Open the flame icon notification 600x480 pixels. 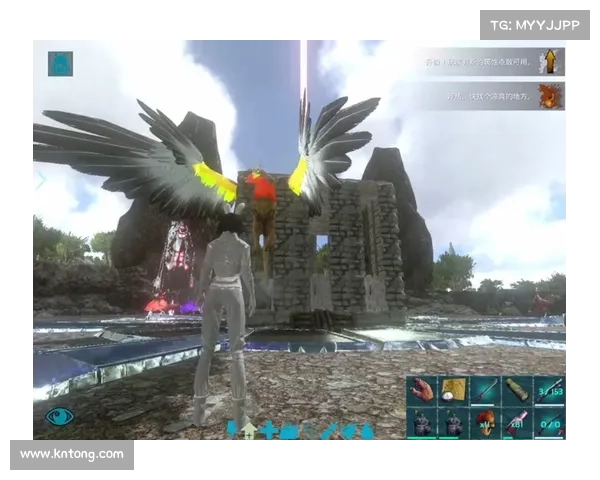549,96
